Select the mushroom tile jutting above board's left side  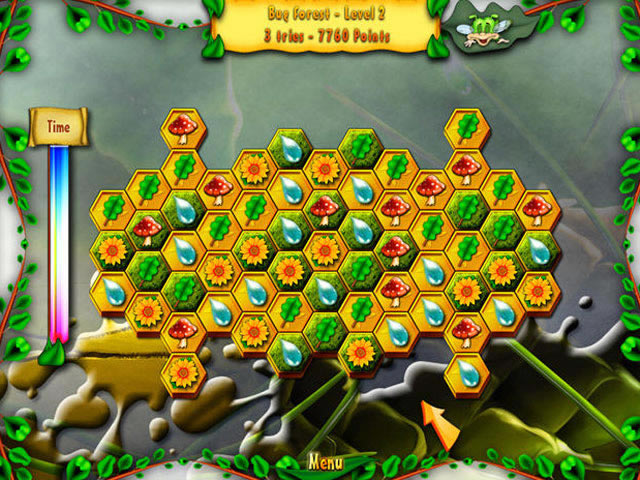(x=182, y=127)
